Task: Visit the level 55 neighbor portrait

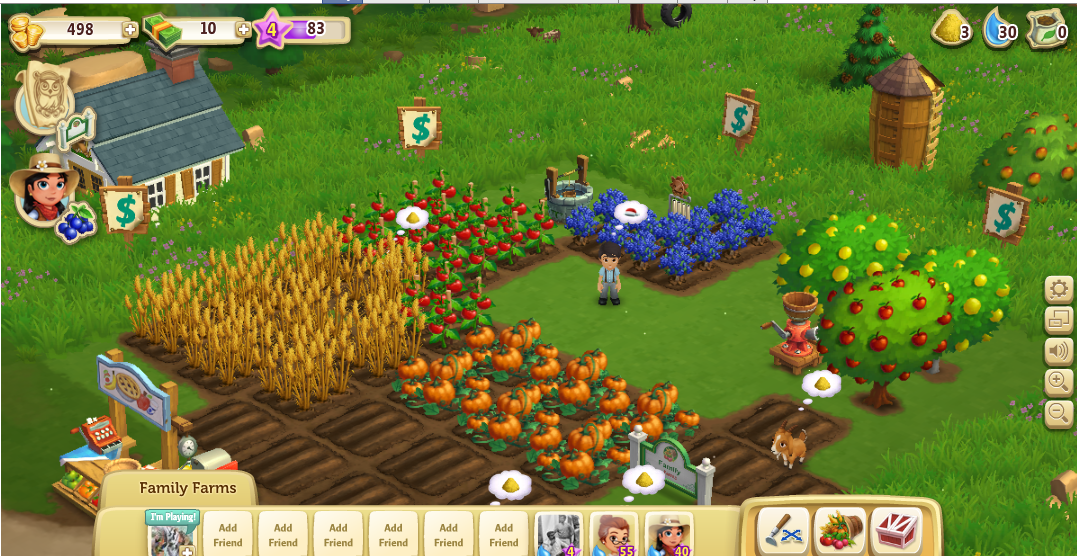Action: tap(613, 534)
